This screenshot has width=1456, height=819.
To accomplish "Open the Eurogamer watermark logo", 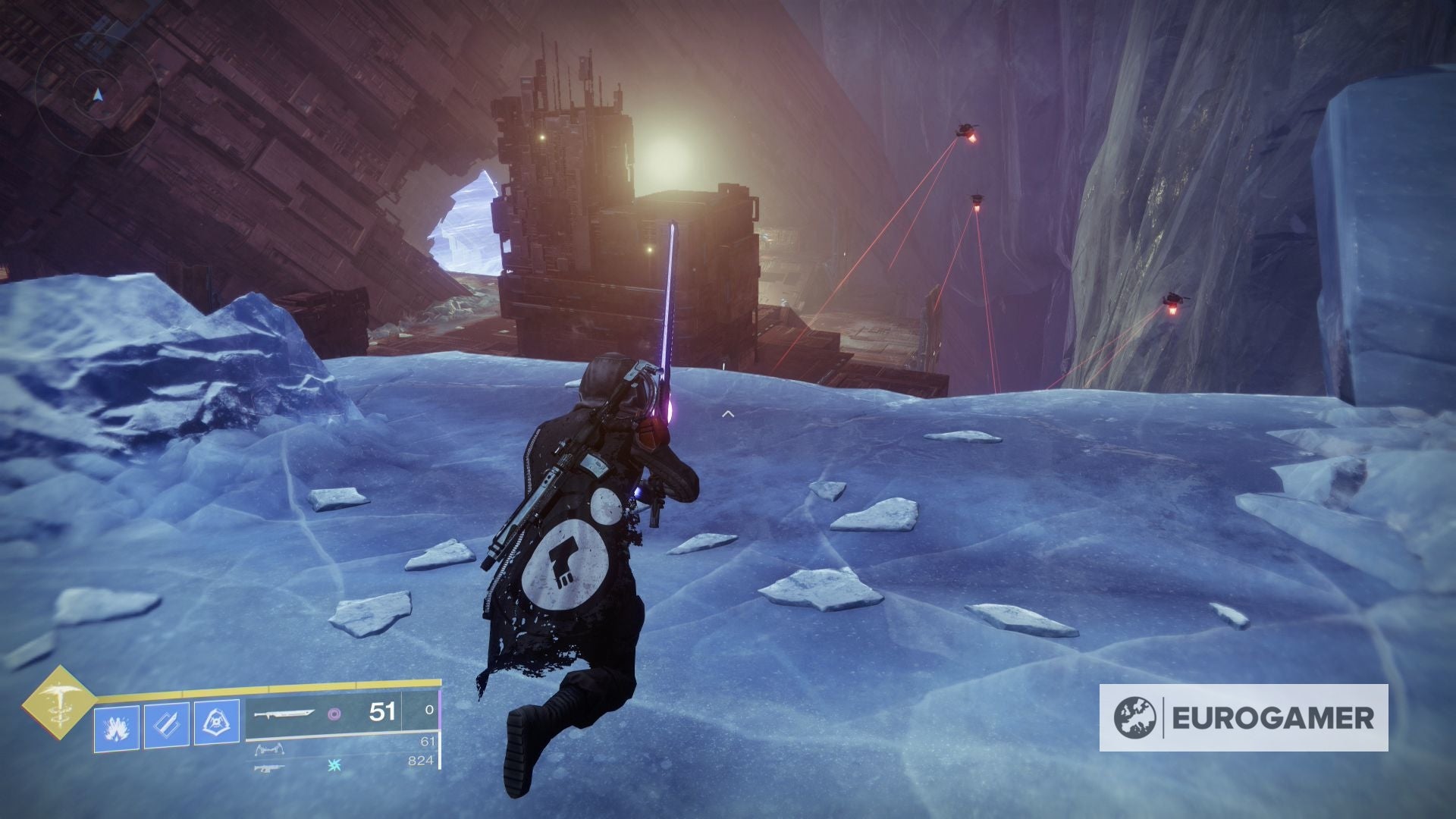I will click(x=1244, y=717).
